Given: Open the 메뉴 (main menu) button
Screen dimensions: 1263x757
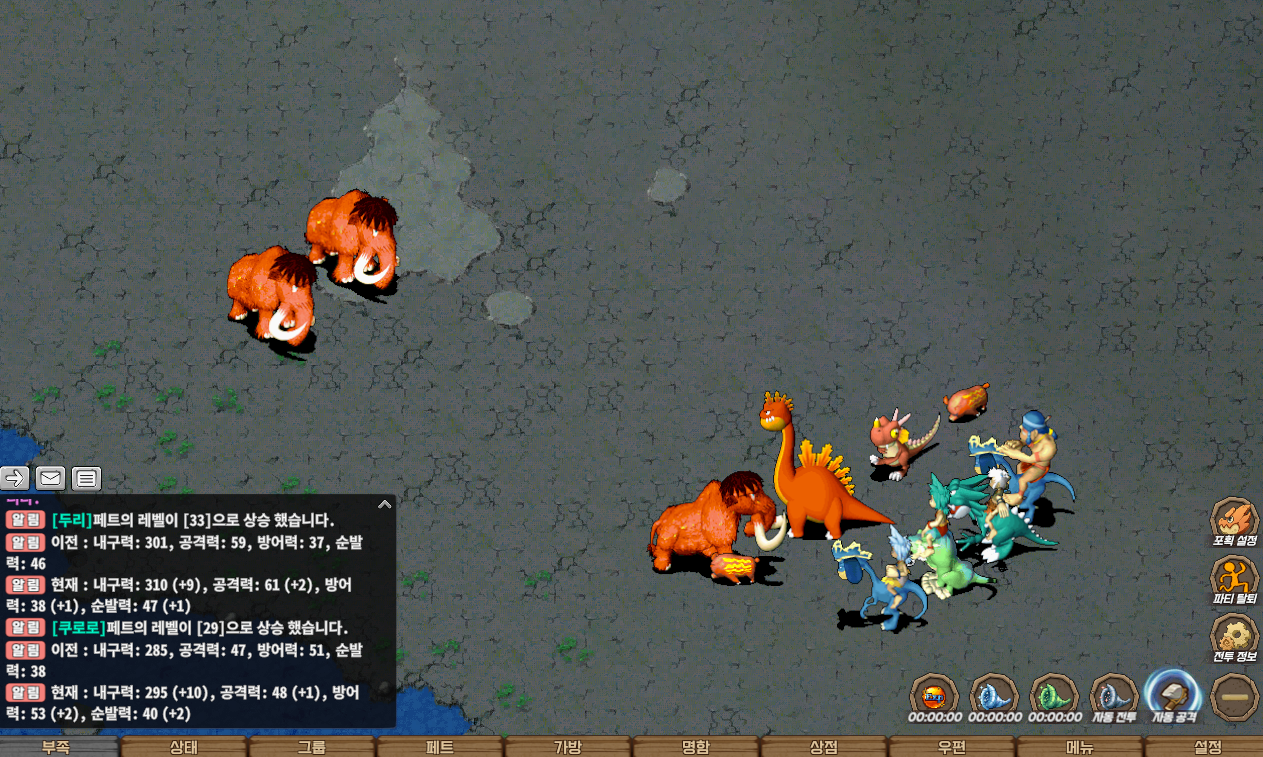Looking at the screenshot, I should pos(1080,747).
